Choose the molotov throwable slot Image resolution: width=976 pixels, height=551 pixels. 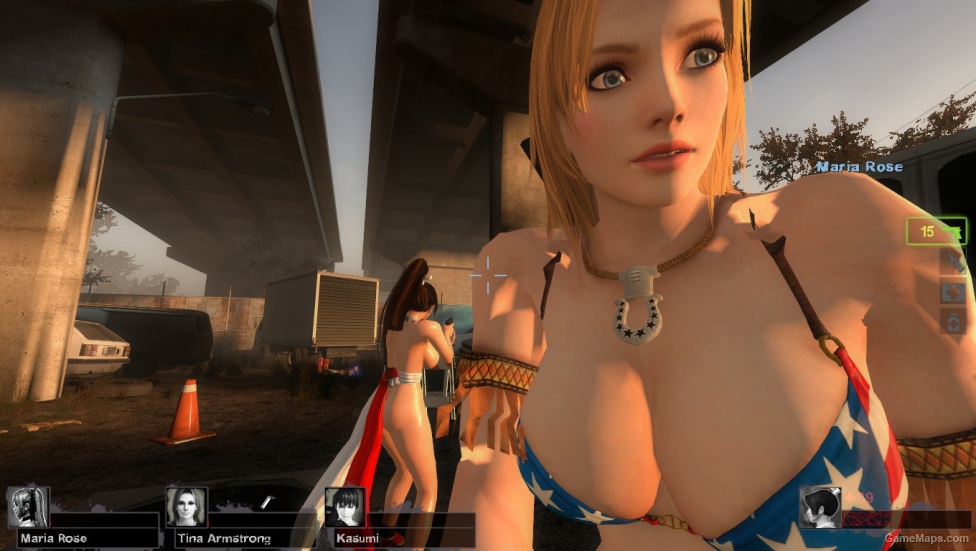[952, 262]
